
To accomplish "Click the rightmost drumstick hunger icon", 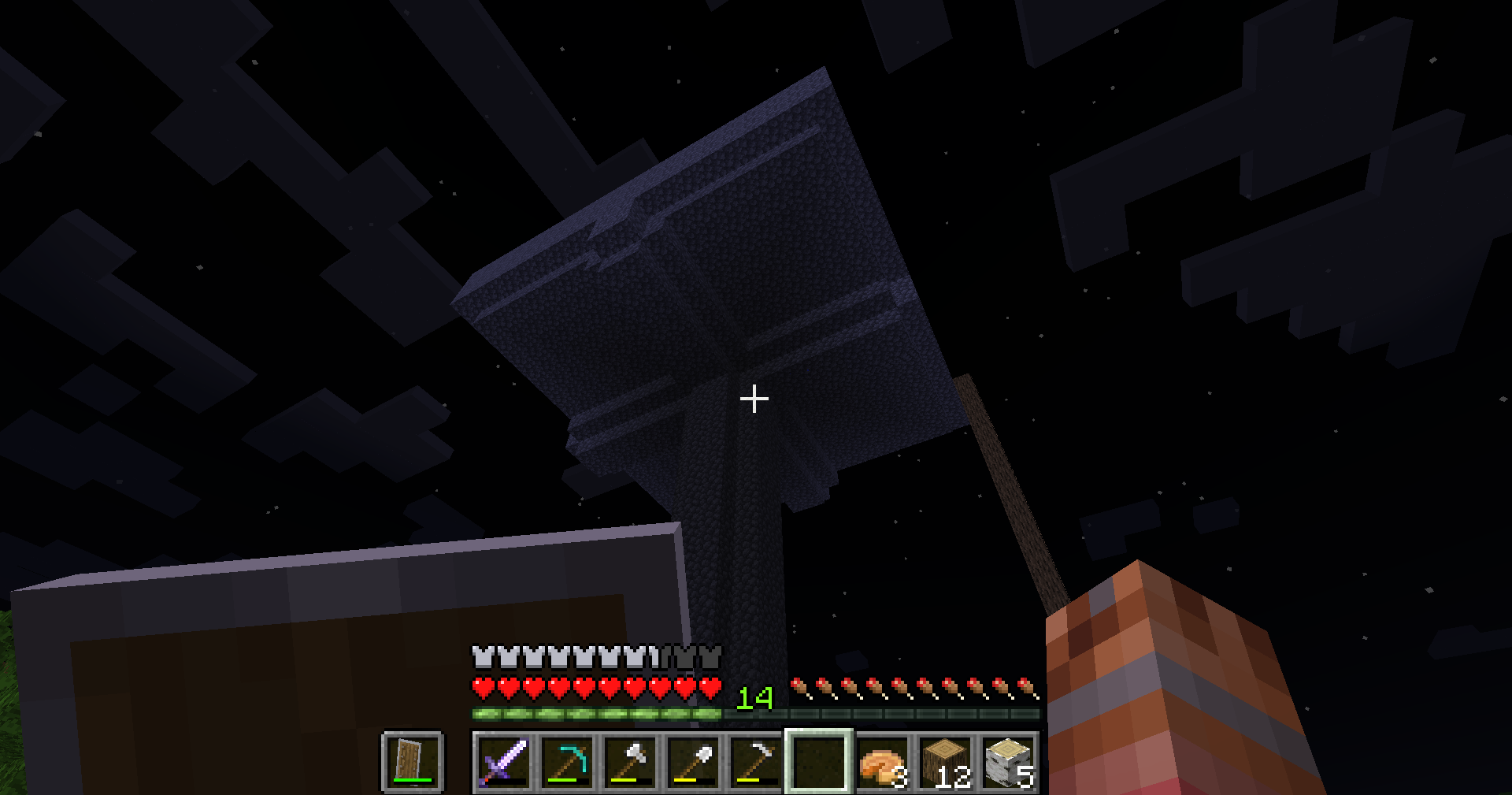I will 1025,687.
